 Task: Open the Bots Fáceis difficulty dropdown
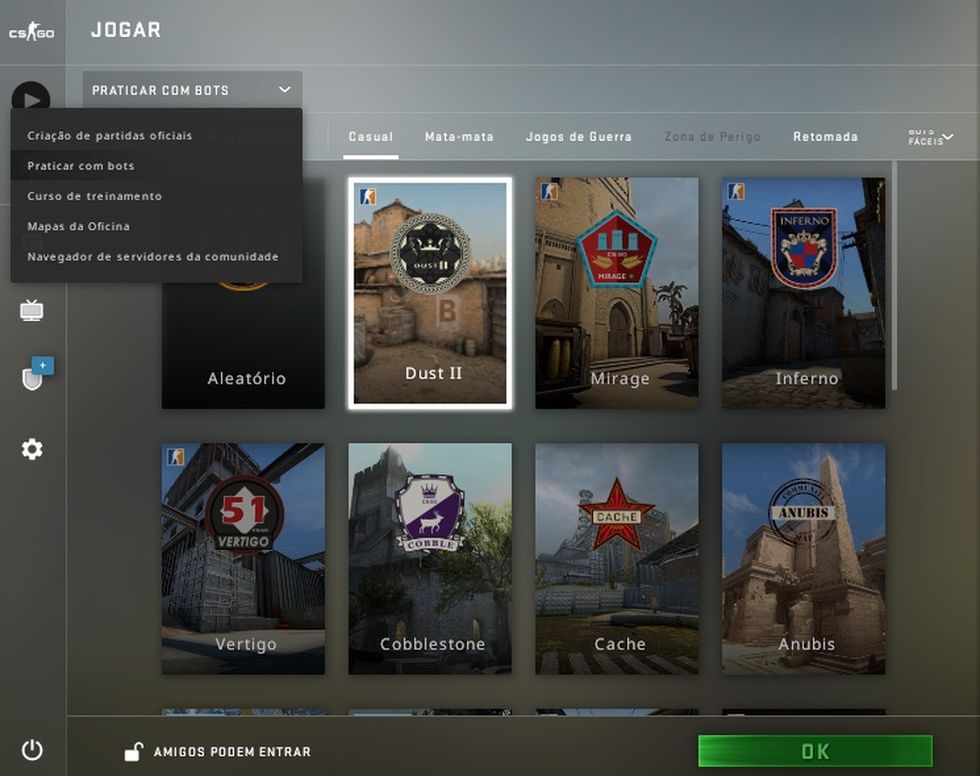930,137
